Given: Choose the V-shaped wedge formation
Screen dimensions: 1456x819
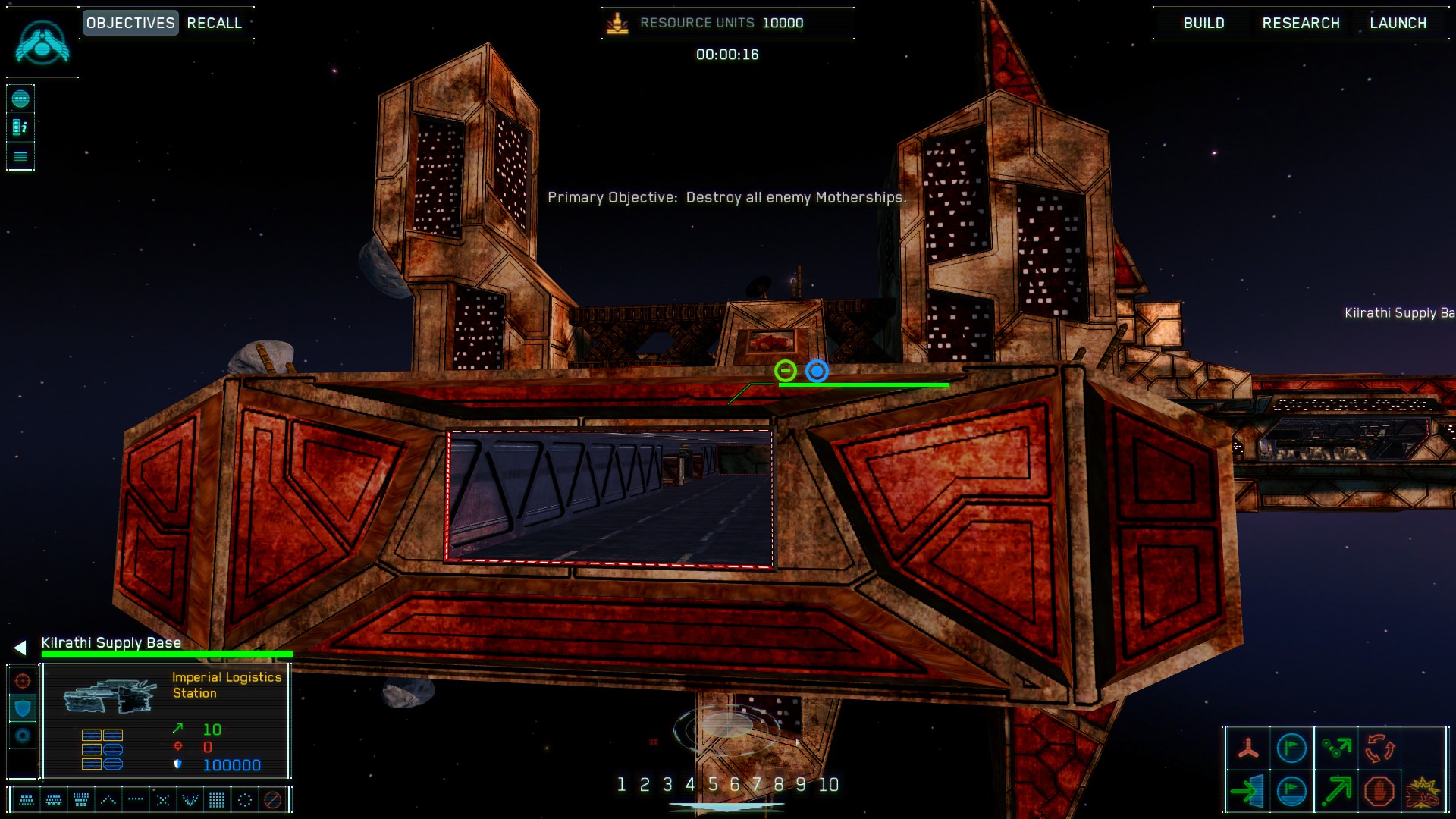Looking at the screenshot, I should [190, 799].
